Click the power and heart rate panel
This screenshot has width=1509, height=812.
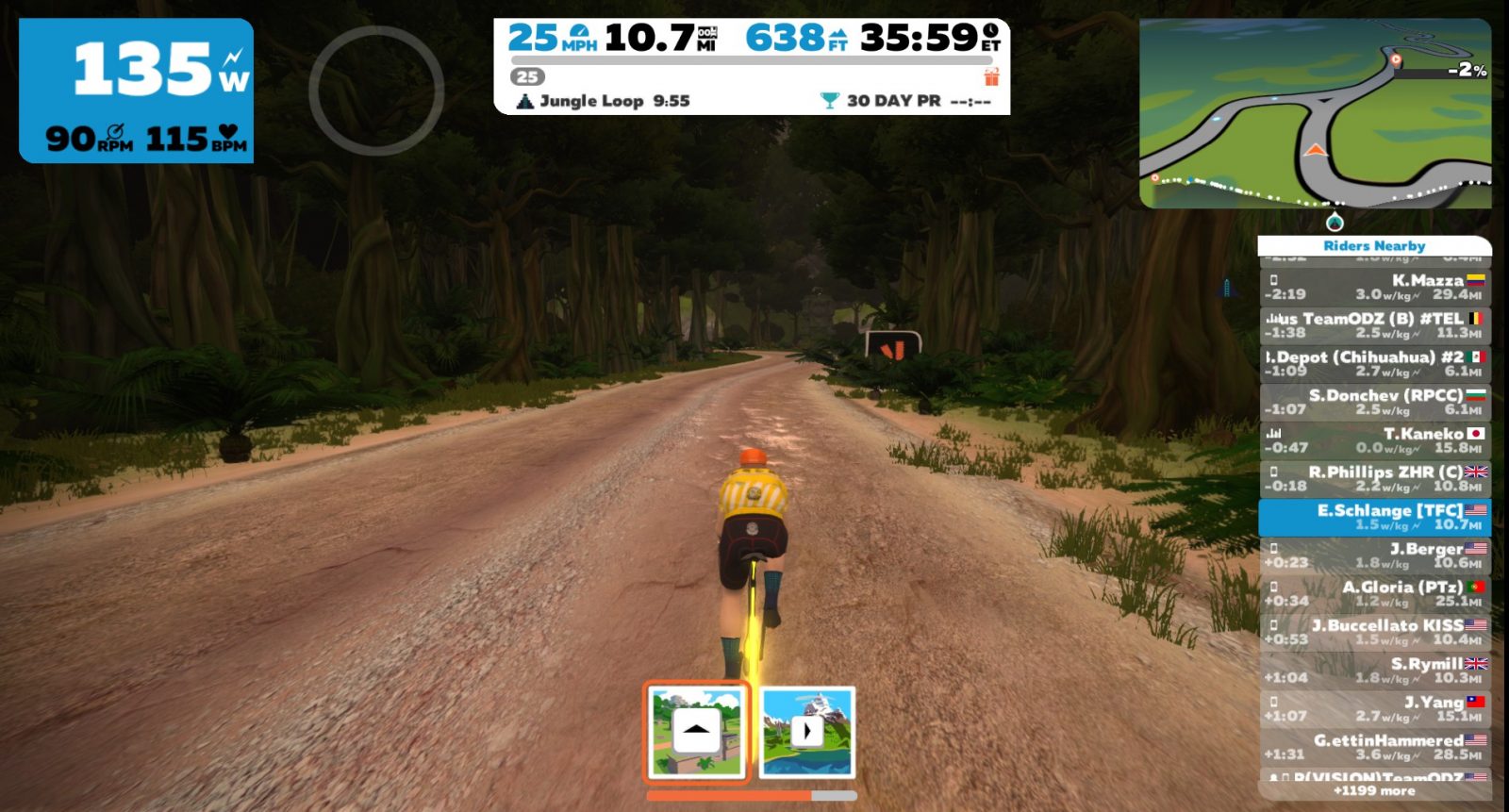(137, 91)
